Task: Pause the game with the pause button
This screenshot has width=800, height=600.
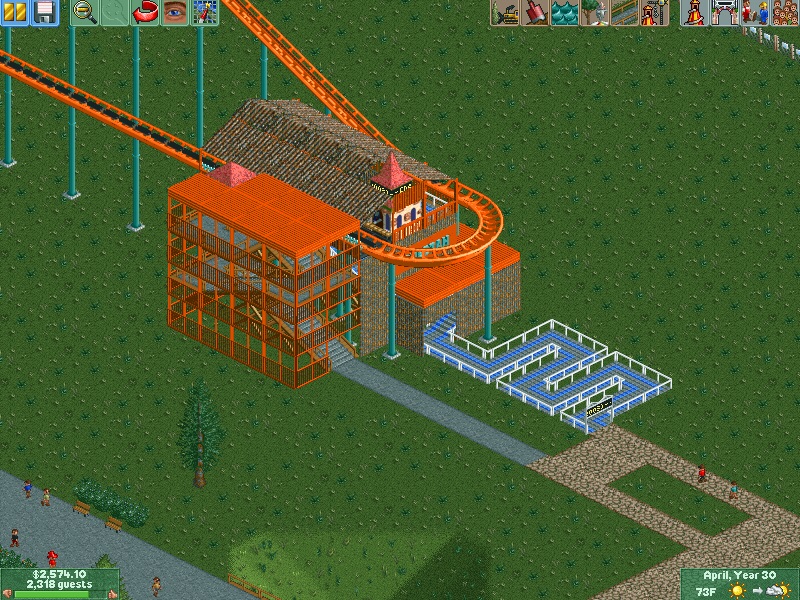Action: tap(14, 13)
